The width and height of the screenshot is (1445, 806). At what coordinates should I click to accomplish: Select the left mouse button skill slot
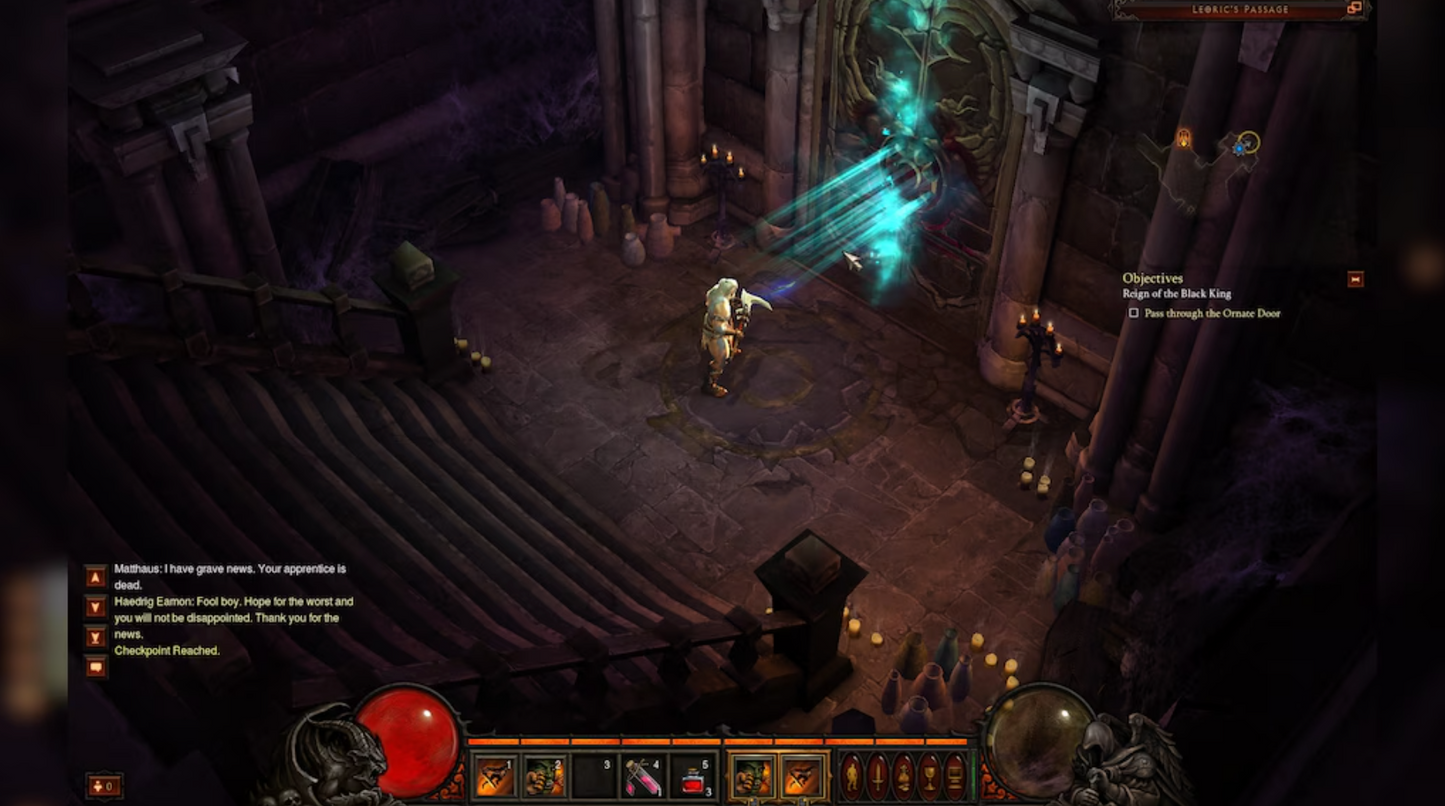pos(752,777)
